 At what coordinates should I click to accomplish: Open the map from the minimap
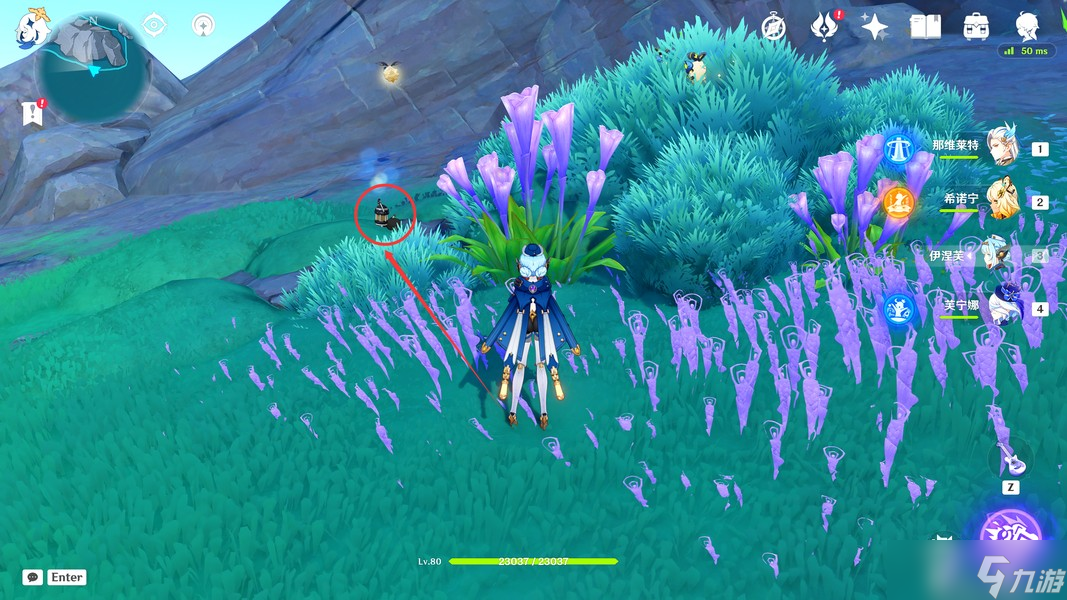[92, 69]
